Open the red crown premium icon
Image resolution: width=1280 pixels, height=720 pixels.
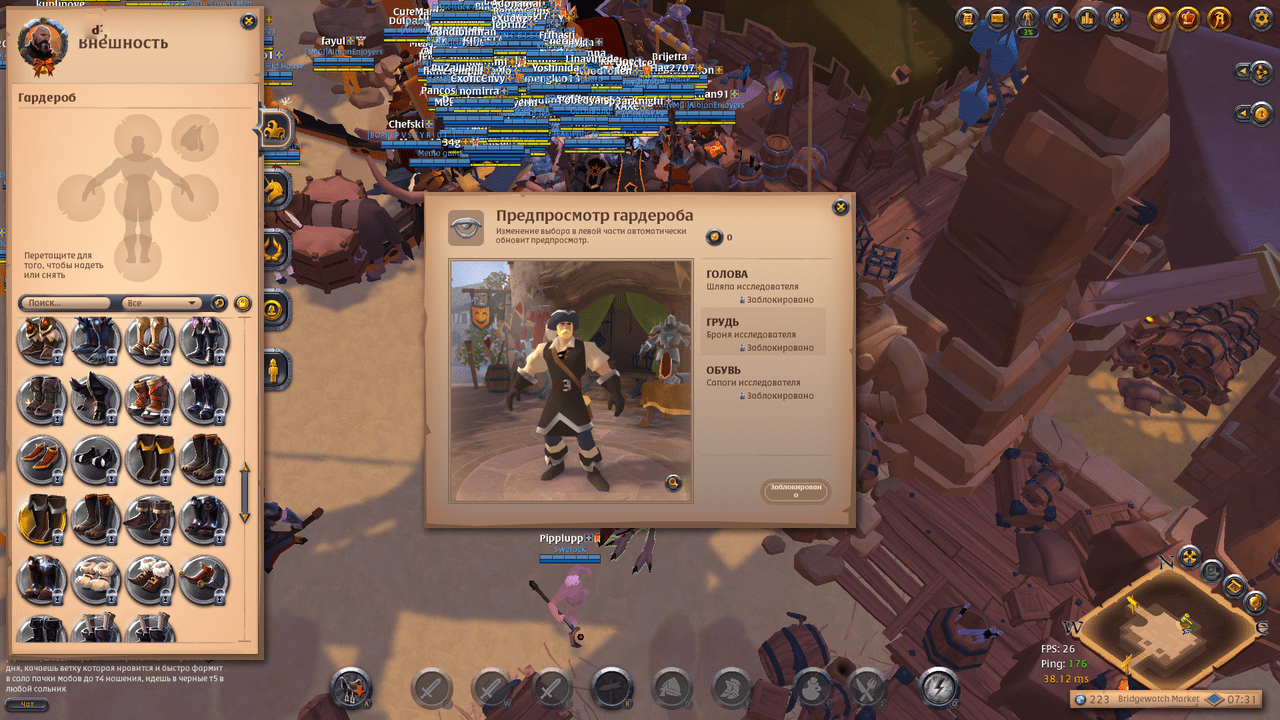tap(1189, 18)
